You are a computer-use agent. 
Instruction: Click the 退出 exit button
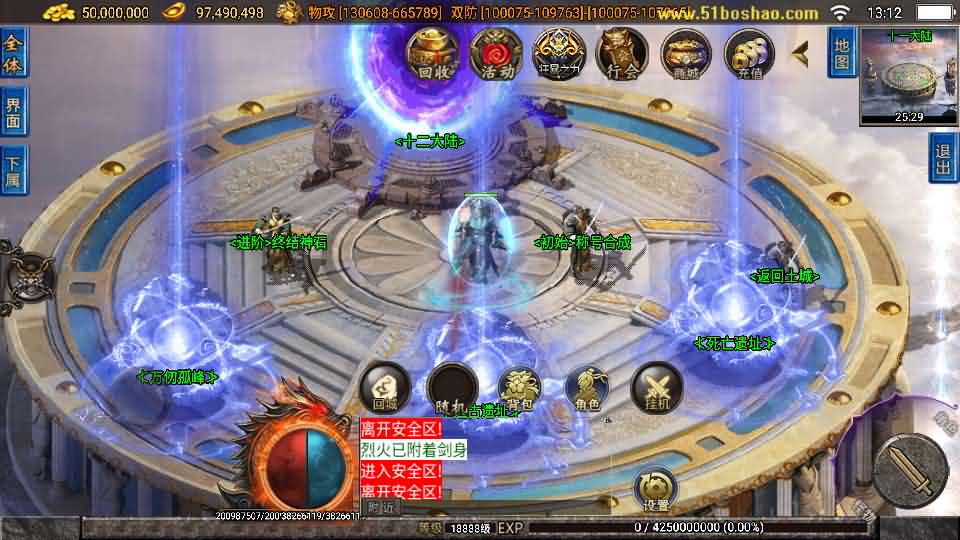tap(943, 158)
